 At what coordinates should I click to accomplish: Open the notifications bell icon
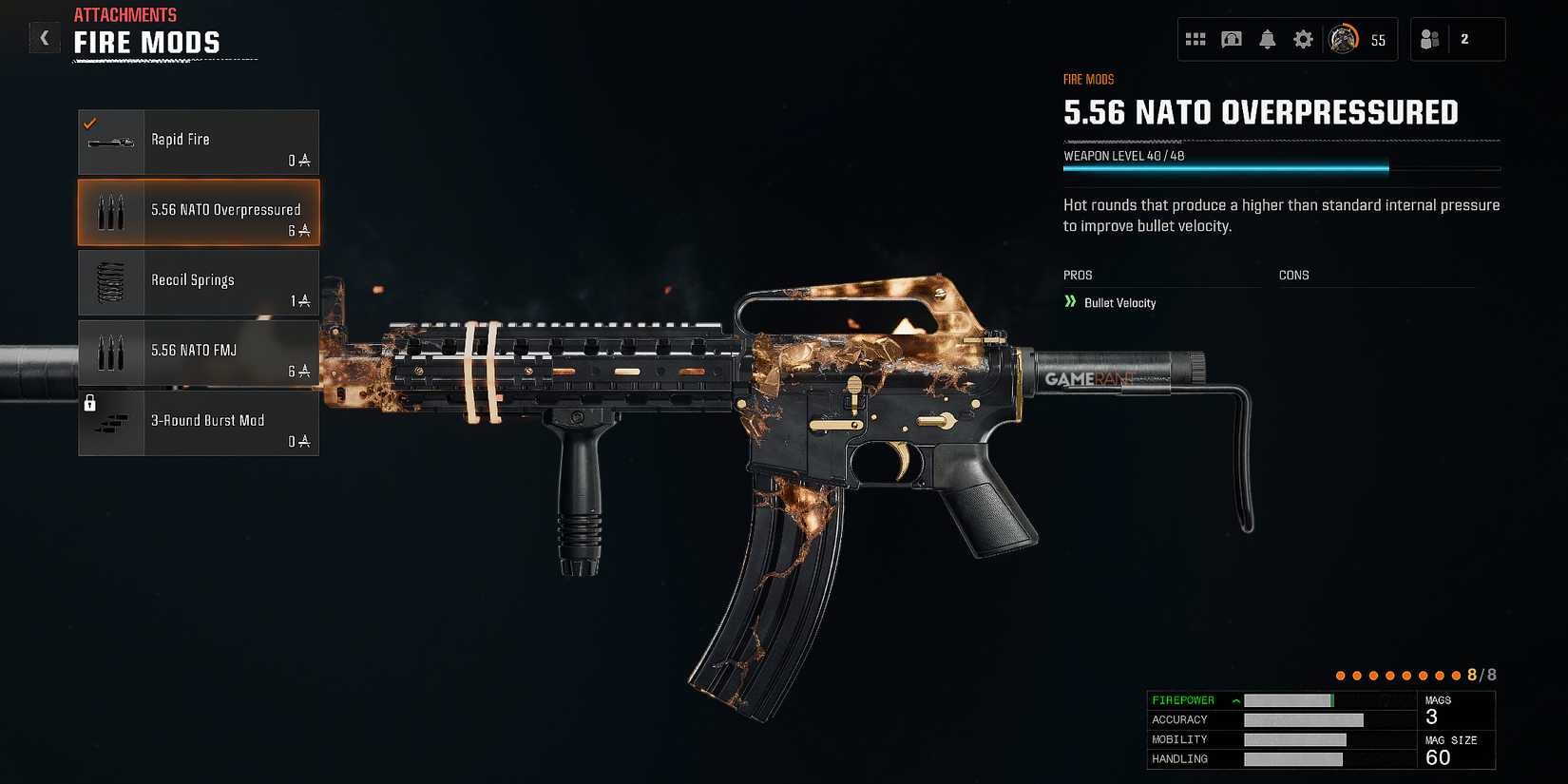pyautogui.click(x=1267, y=39)
